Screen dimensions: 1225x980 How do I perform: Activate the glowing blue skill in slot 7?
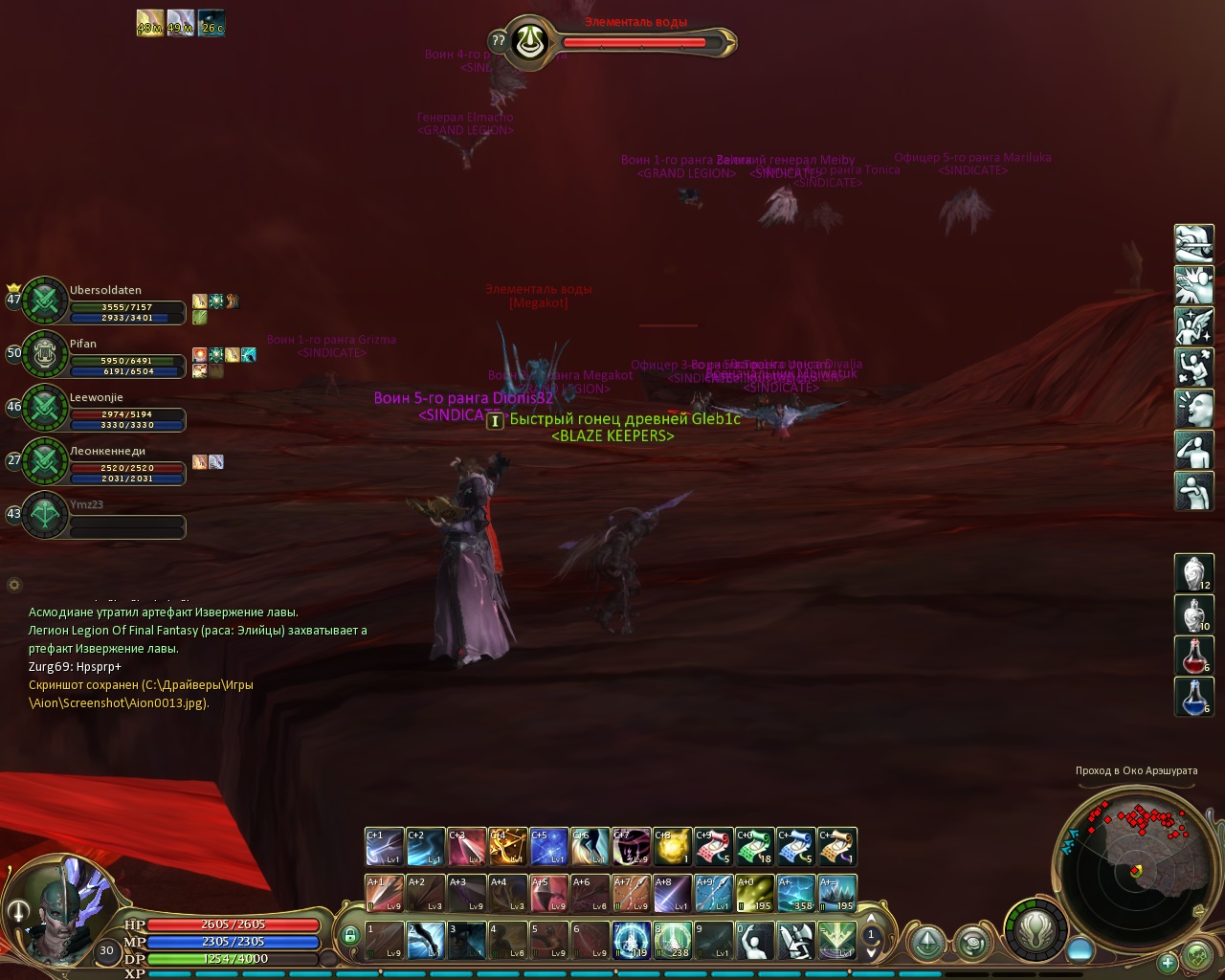(x=632, y=940)
